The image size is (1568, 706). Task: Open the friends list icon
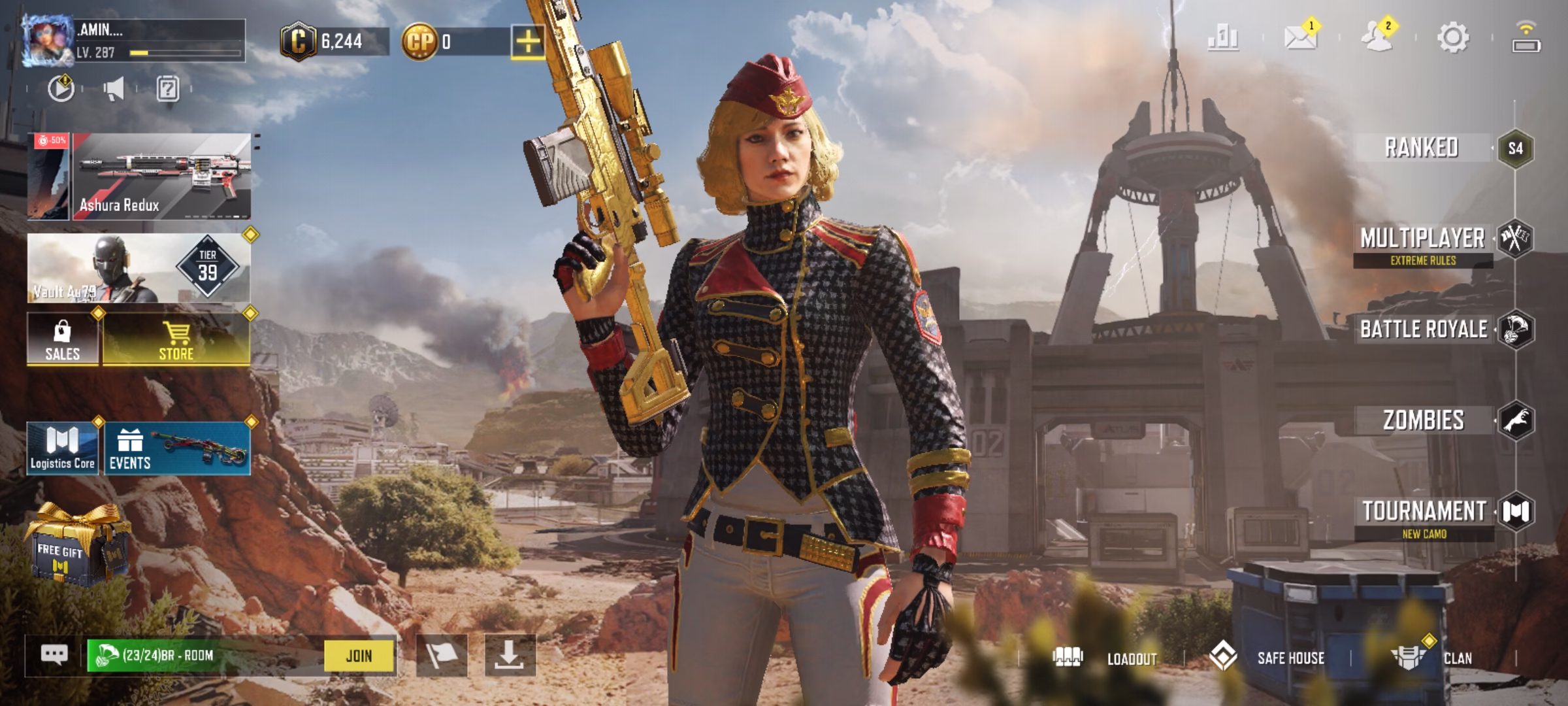point(1377,37)
